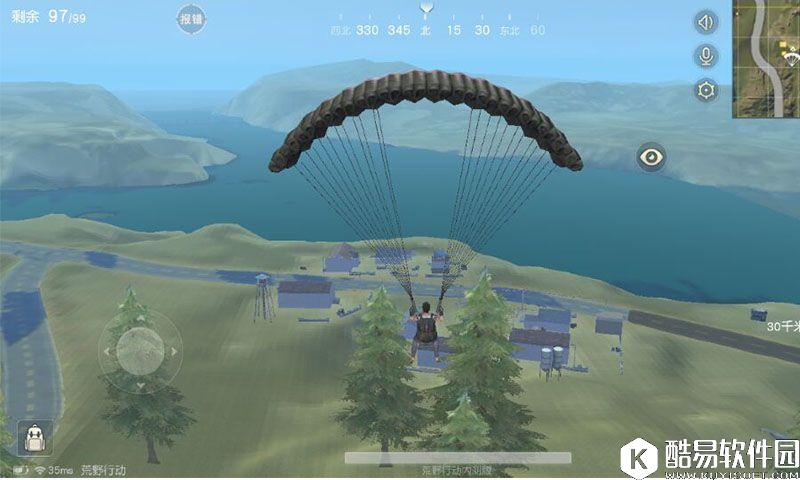Open the gear settings icon
This screenshot has width=800, height=480.
click(707, 91)
